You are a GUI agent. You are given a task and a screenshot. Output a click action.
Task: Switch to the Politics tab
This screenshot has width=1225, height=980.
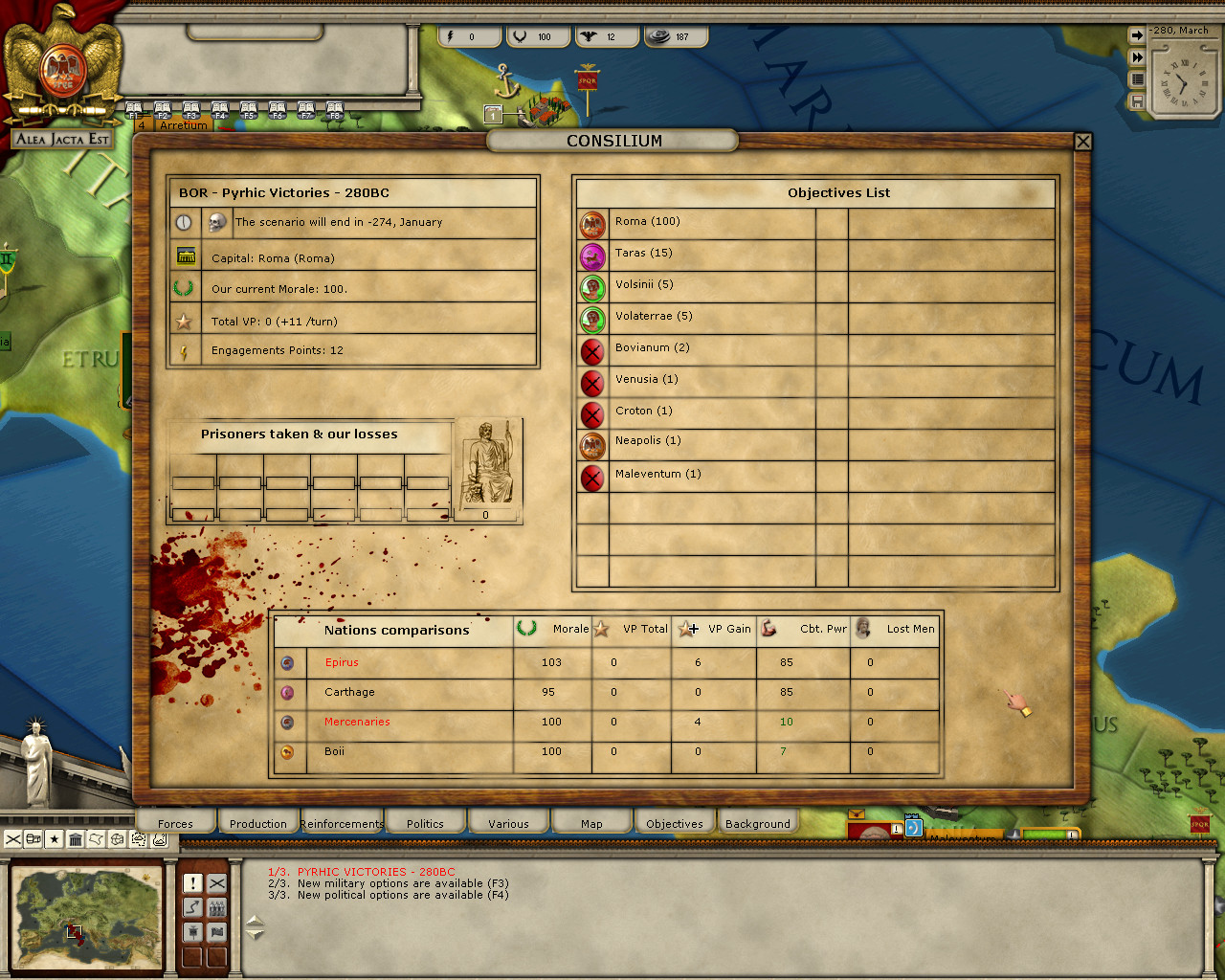(x=425, y=822)
